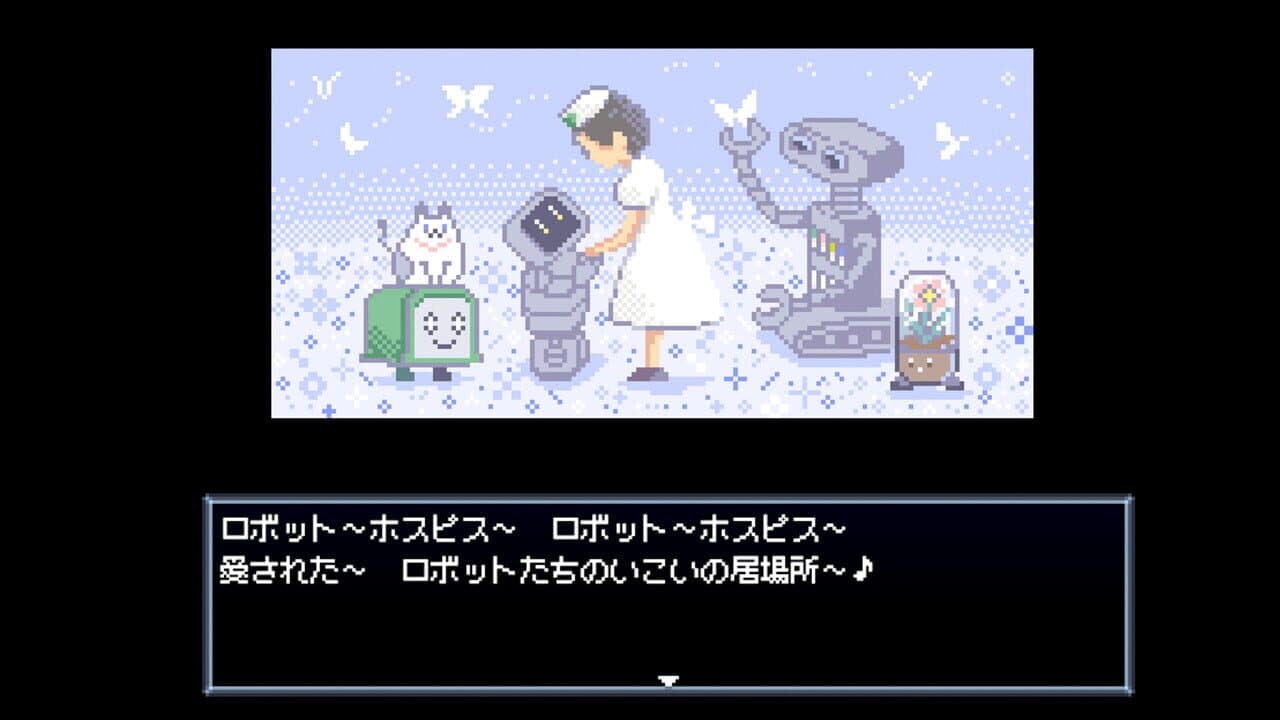The width and height of the screenshot is (1280, 720).
Task: Expand the dialogue with the continue arrow
Action: click(x=668, y=678)
